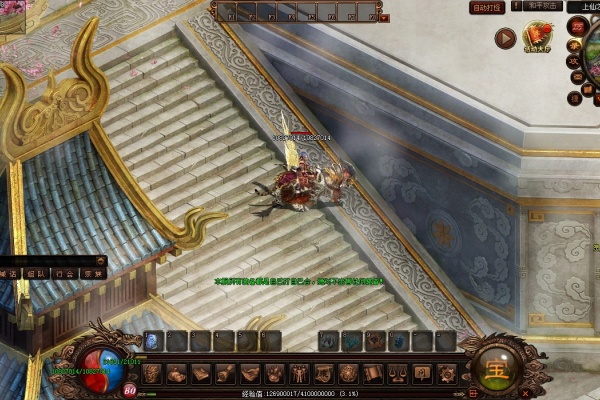Viewport: 600px width, 400px height.
Task: Toggle the 自动打怪 auto-fight button
Action: (x=486, y=7)
